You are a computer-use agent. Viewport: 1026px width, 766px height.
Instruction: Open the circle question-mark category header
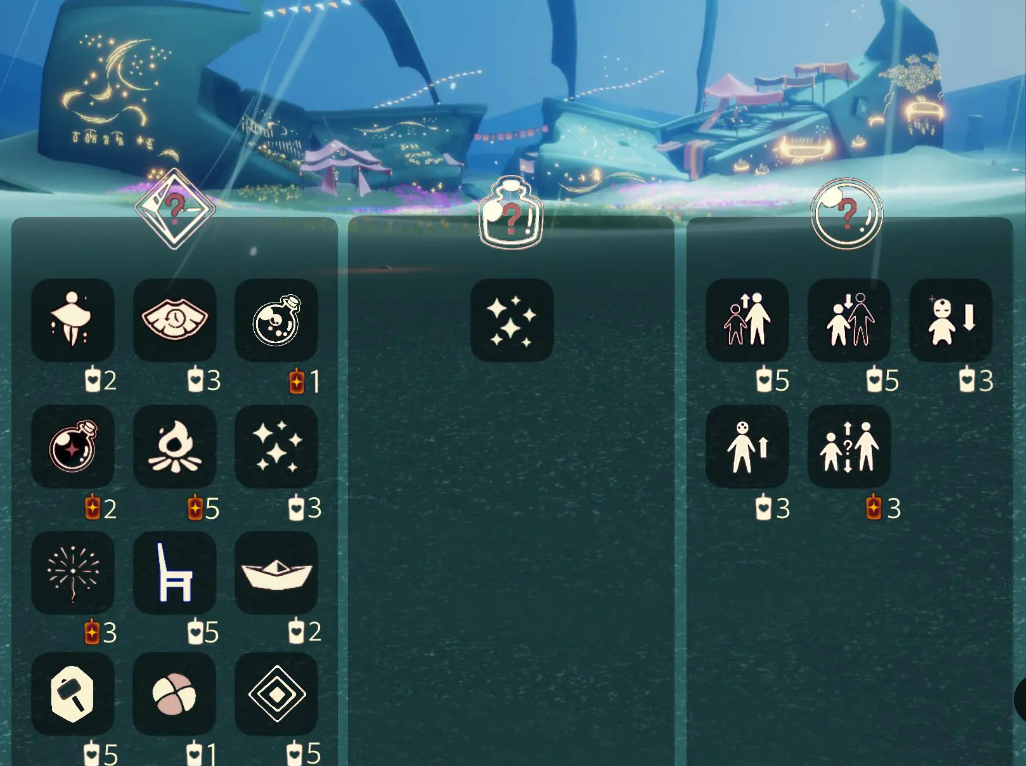click(x=846, y=213)
